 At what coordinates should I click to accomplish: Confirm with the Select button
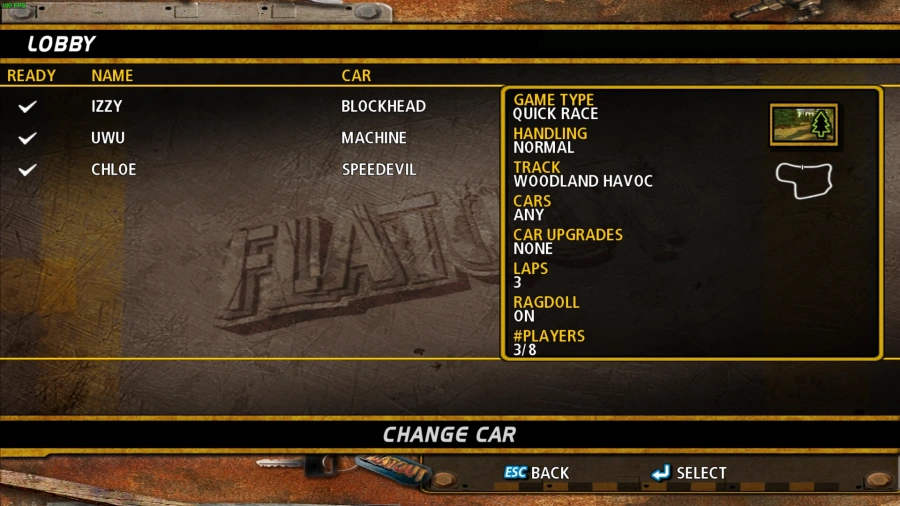tap(689, 473)
